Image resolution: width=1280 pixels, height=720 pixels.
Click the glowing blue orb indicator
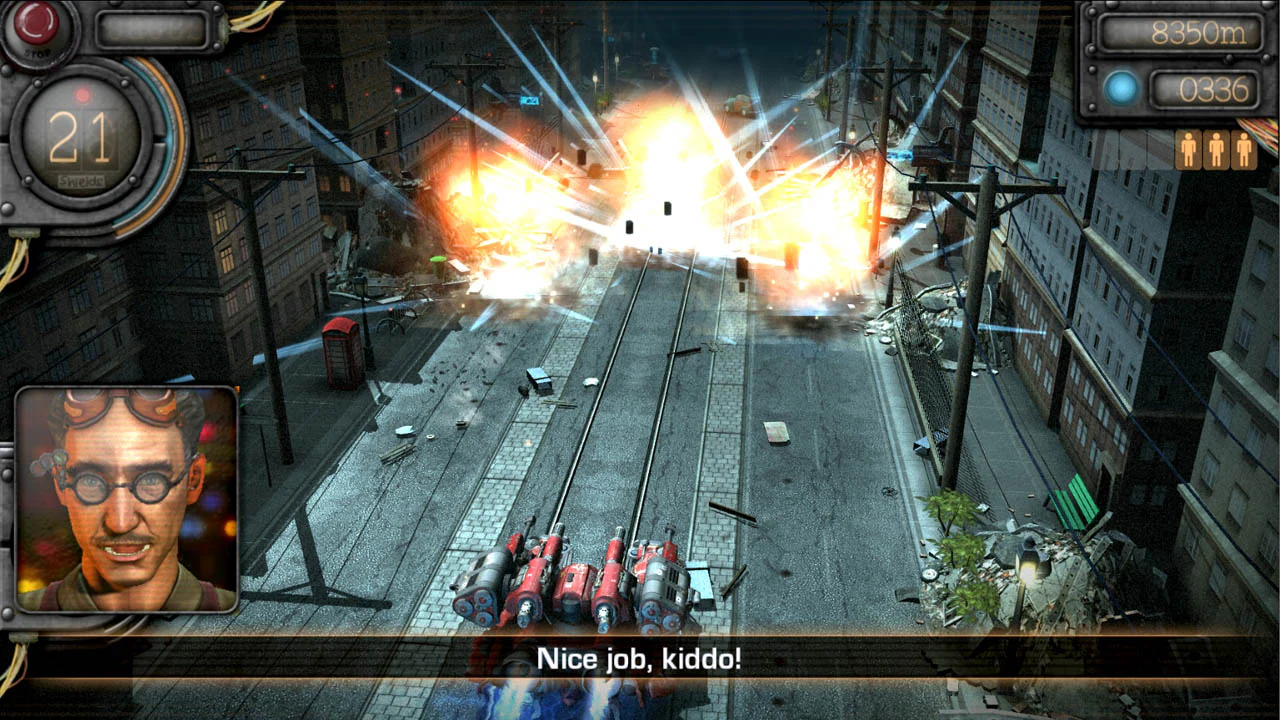1122,88
